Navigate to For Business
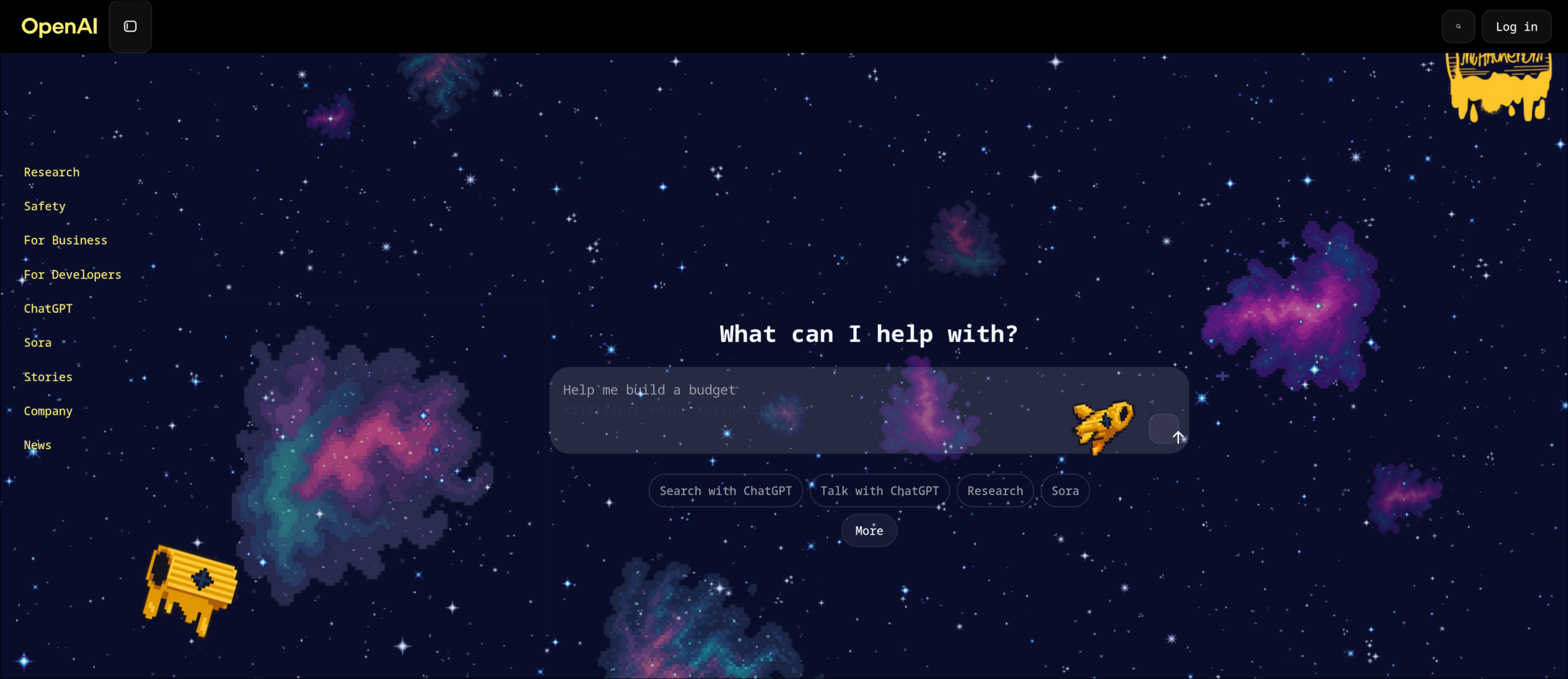 [x=65, y=240]
